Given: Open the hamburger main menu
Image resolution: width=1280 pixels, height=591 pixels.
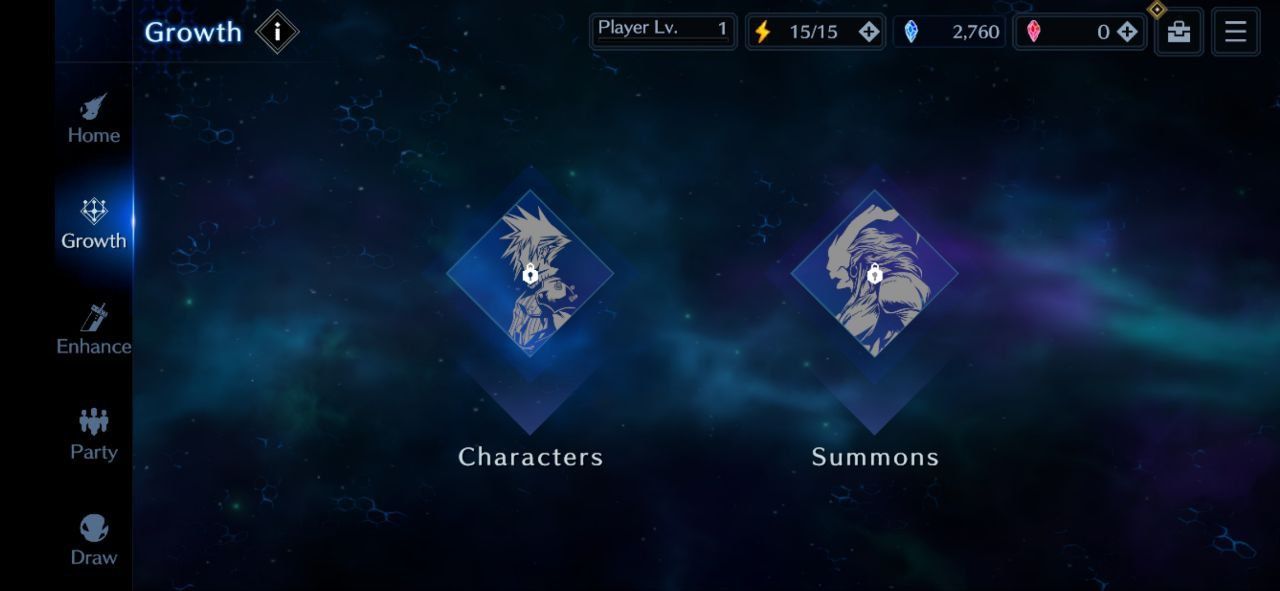Looking at the screenshot, I should 1236,32.
